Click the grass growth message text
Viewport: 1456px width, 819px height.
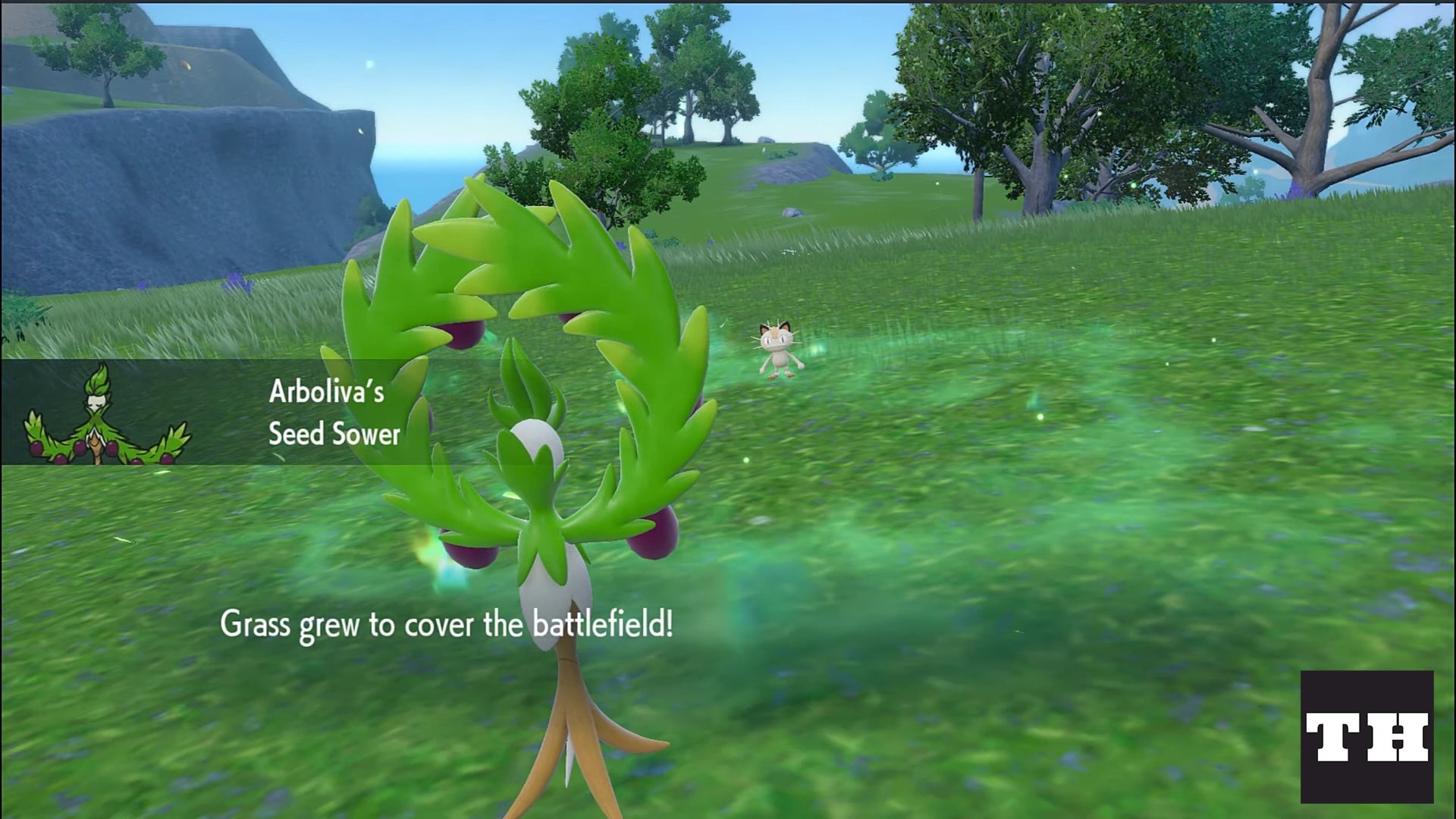pyautogui.click(x=447, y=624)
